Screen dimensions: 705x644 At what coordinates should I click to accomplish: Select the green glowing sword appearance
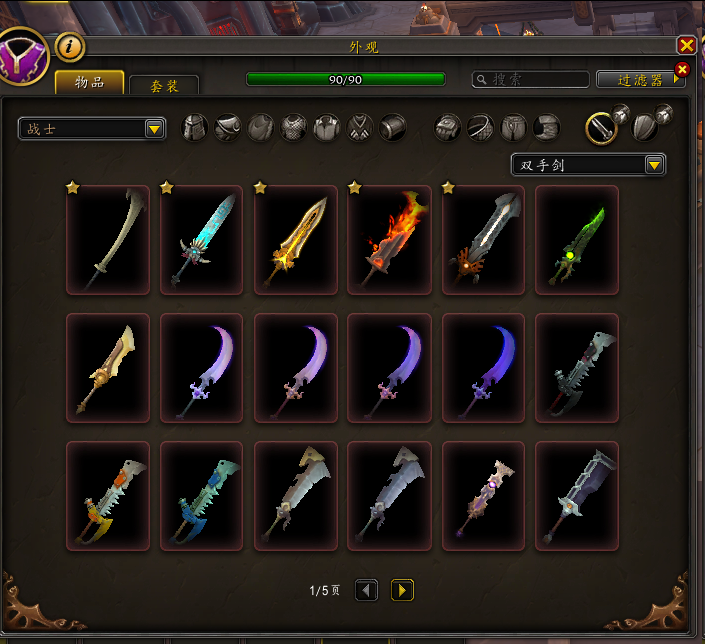(577, 240)
